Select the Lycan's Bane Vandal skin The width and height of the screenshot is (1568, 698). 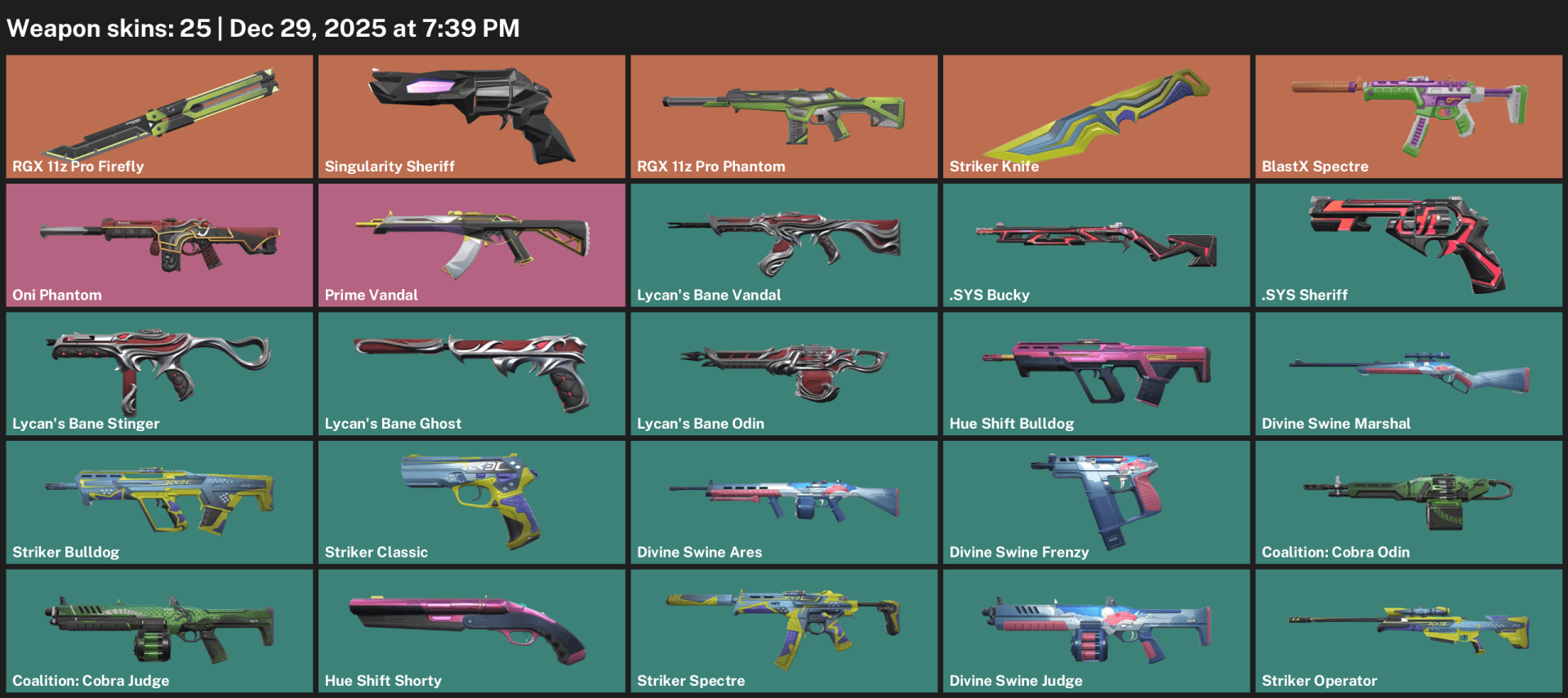(x=783, y=243)
